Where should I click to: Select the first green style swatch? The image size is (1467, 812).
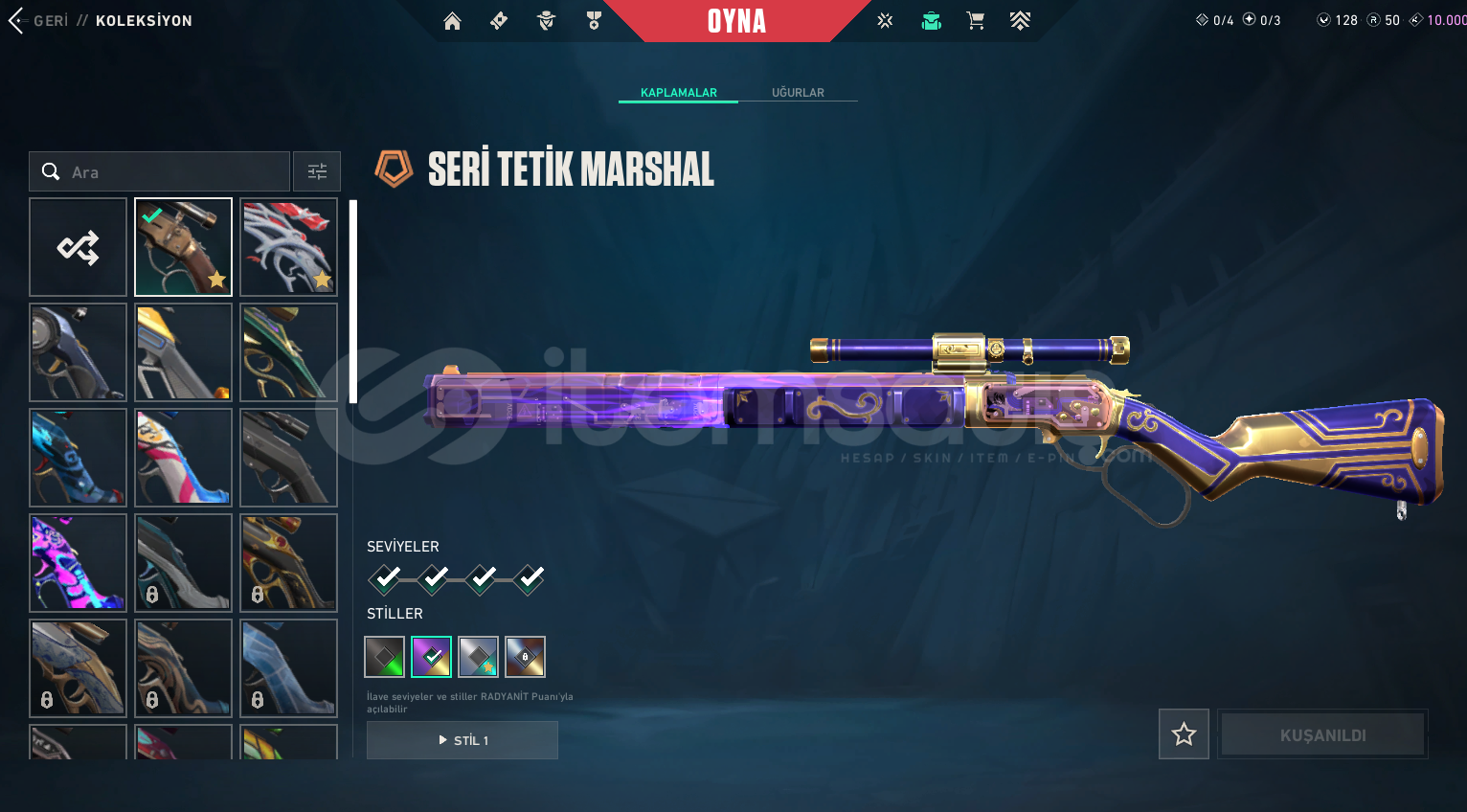click(385, 657)
